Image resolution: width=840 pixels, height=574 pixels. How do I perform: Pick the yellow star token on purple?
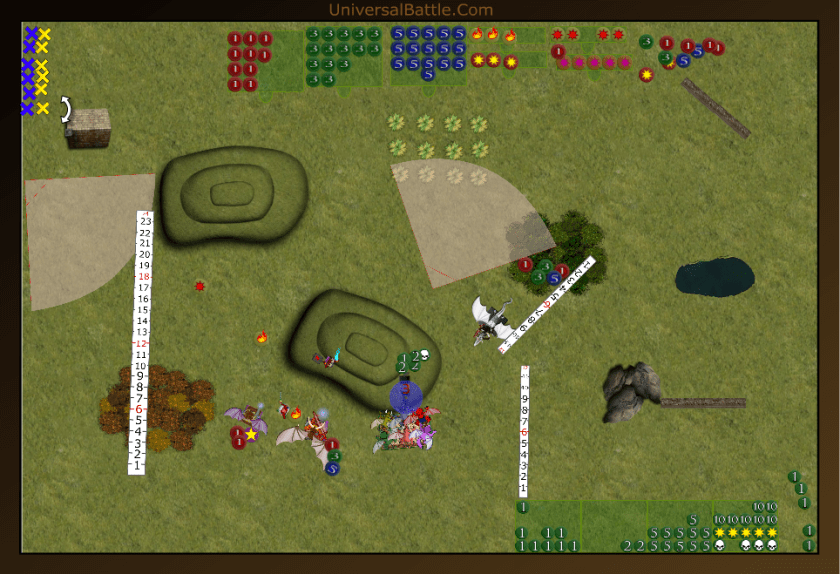click(252, 434)
